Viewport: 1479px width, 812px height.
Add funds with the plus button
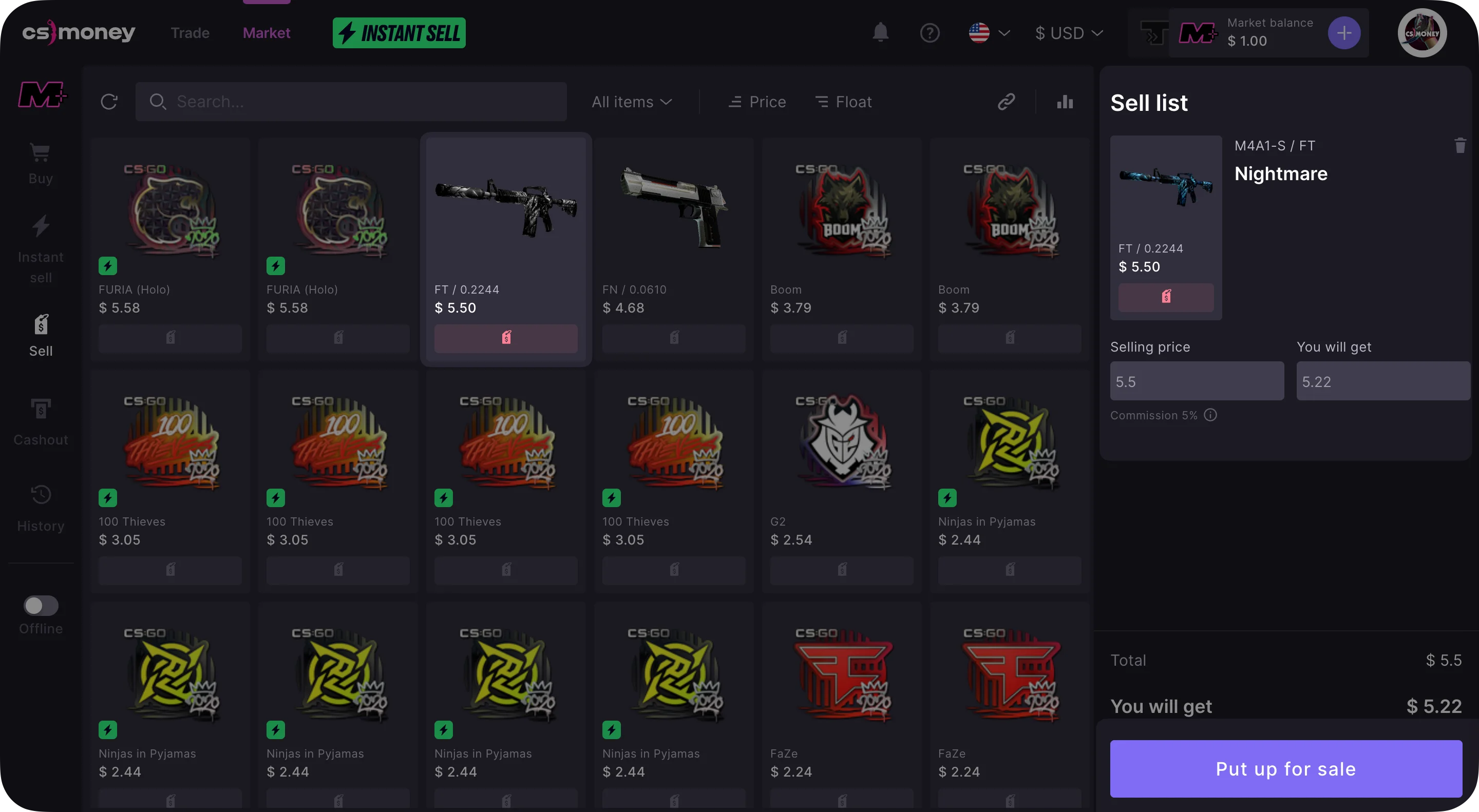coord(1343,33)
